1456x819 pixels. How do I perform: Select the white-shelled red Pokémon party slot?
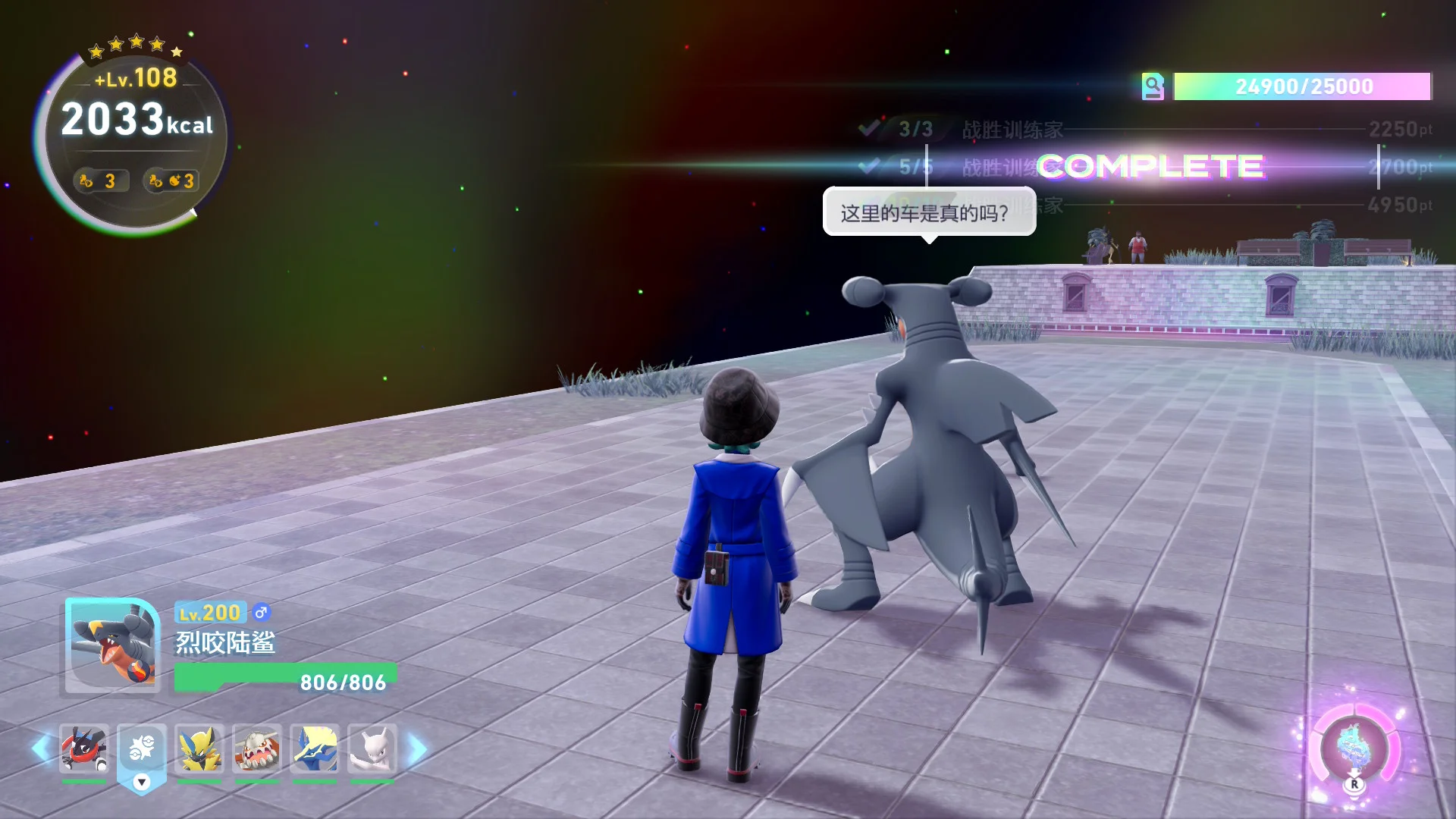coord(257,749)
